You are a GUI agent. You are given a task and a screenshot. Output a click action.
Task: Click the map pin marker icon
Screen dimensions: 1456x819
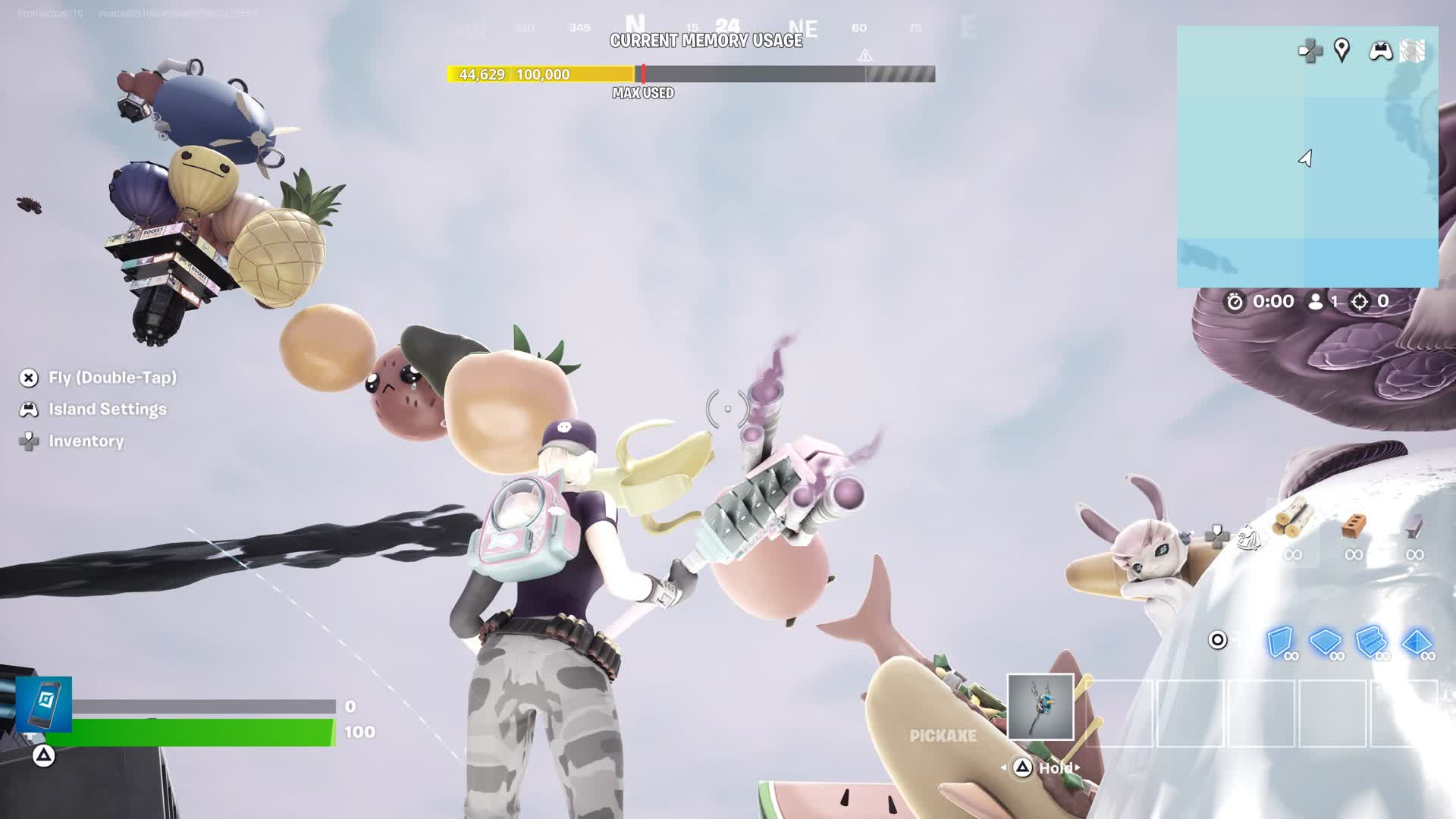click(1341, 51)
